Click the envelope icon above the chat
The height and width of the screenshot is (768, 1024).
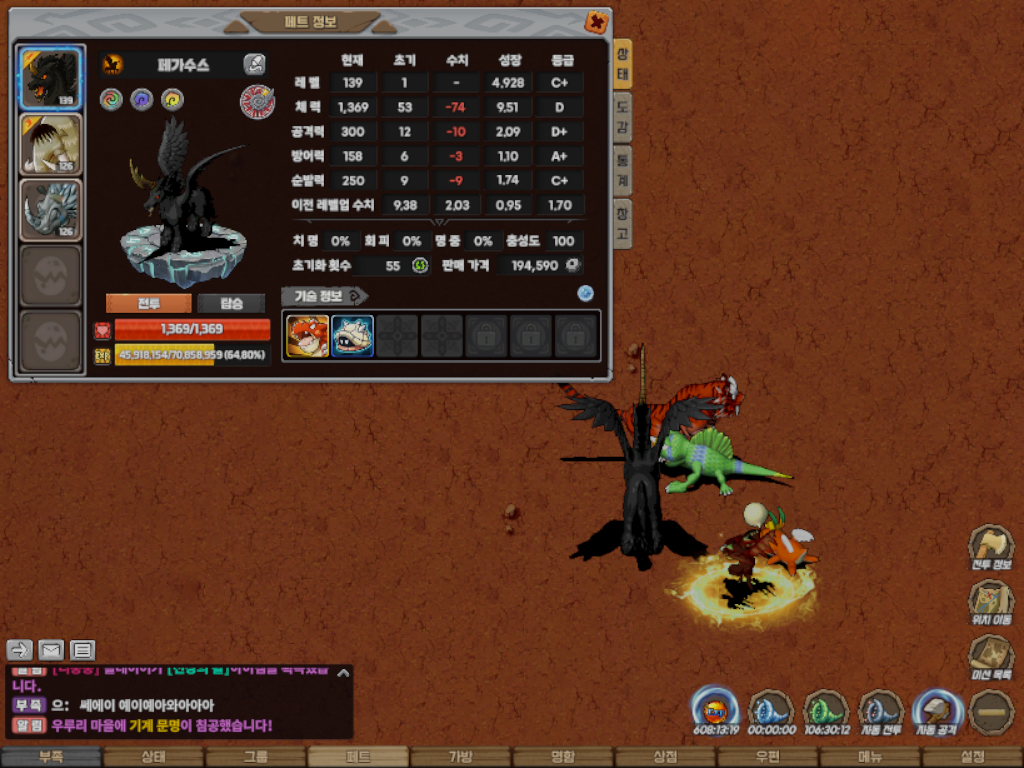(51, 650)
